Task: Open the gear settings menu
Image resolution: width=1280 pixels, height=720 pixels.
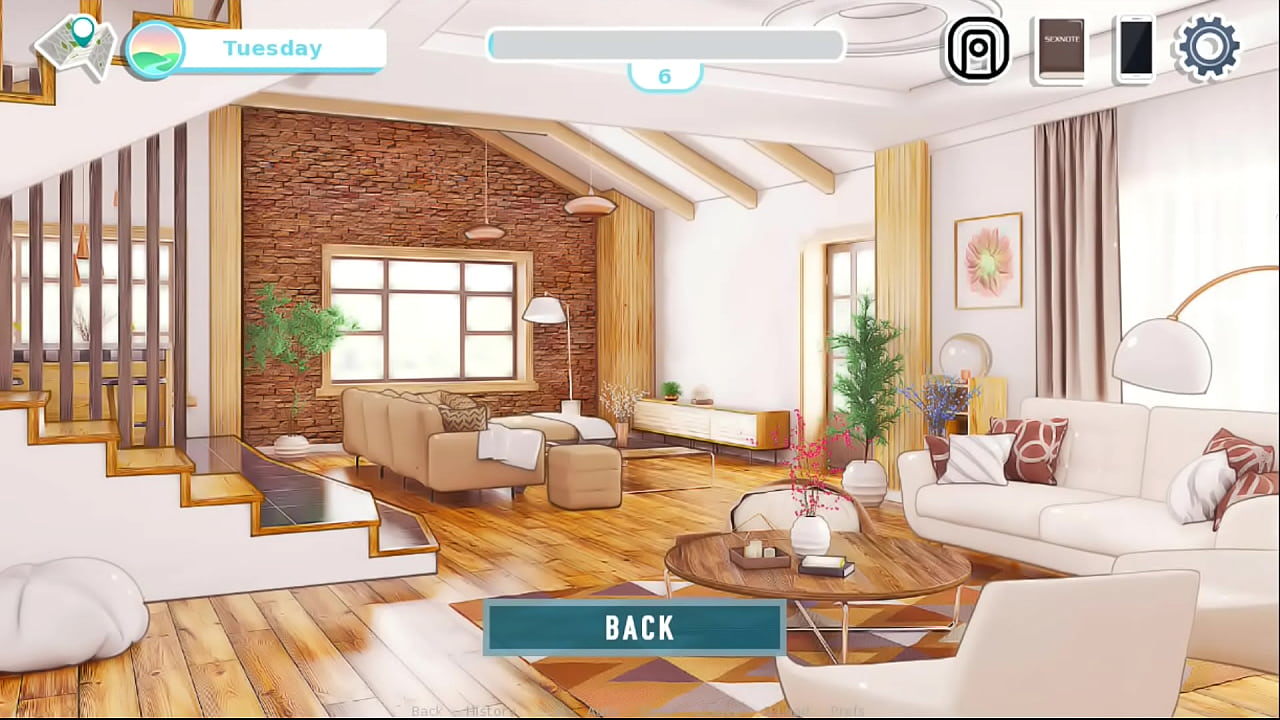Action: (1208, 47)
